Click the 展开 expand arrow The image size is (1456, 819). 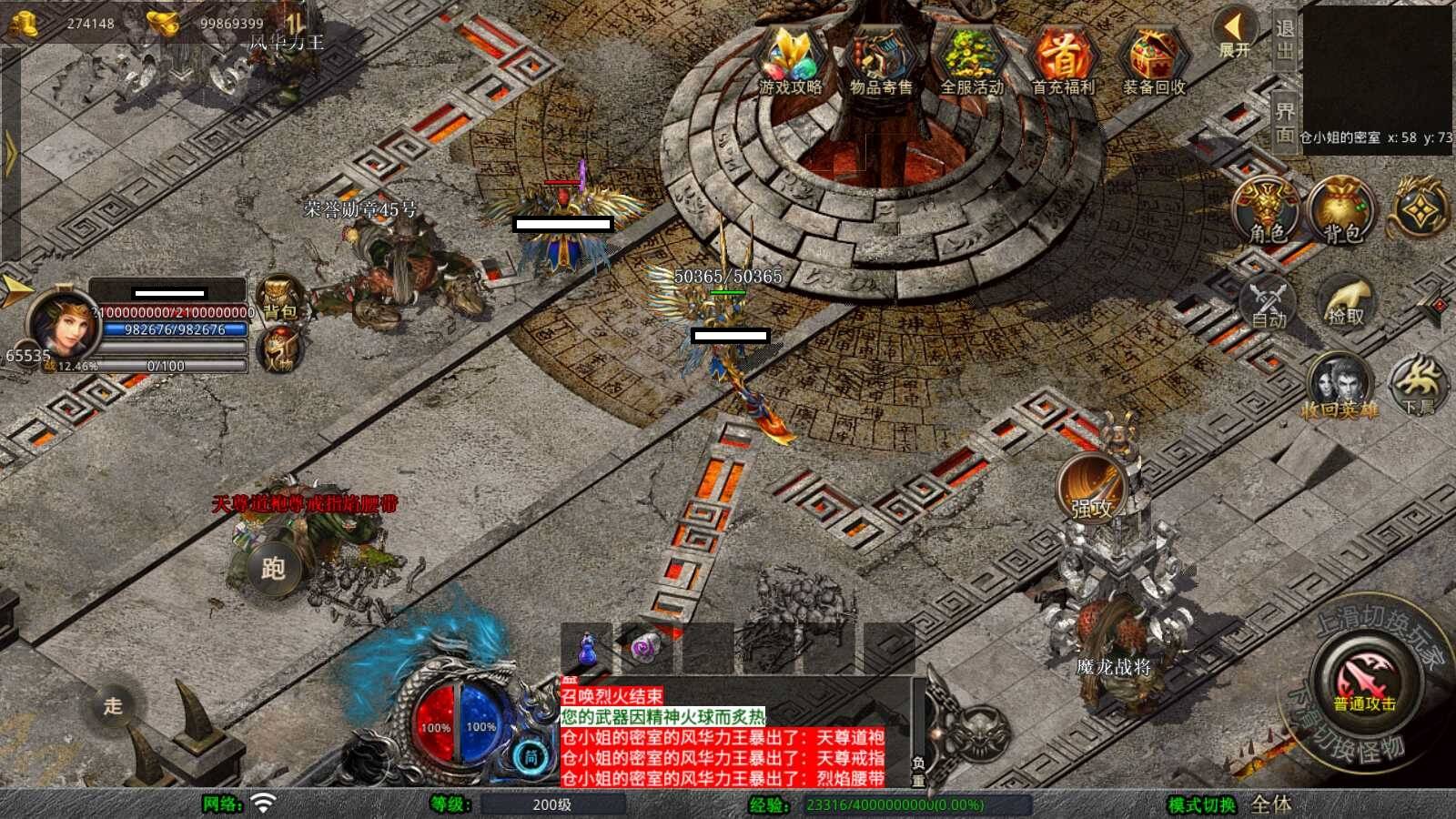[1234, 35]
